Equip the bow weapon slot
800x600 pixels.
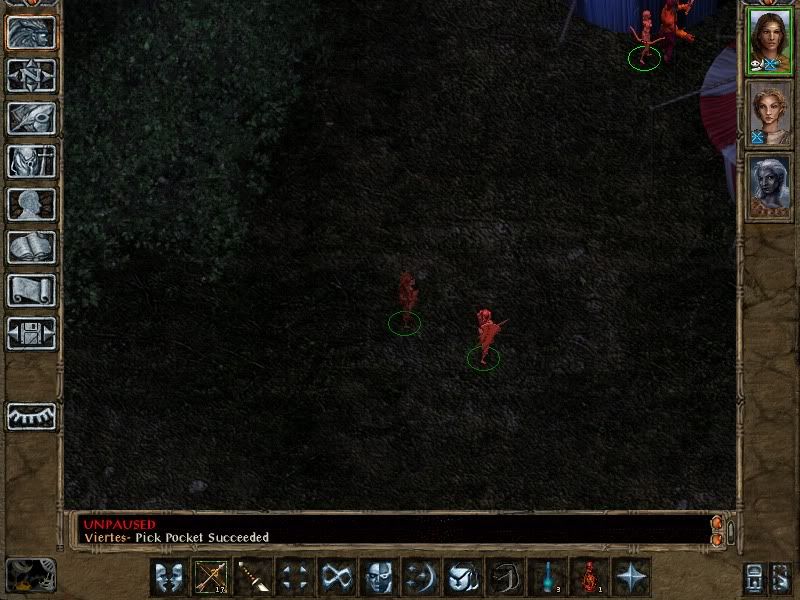[211, 577]
